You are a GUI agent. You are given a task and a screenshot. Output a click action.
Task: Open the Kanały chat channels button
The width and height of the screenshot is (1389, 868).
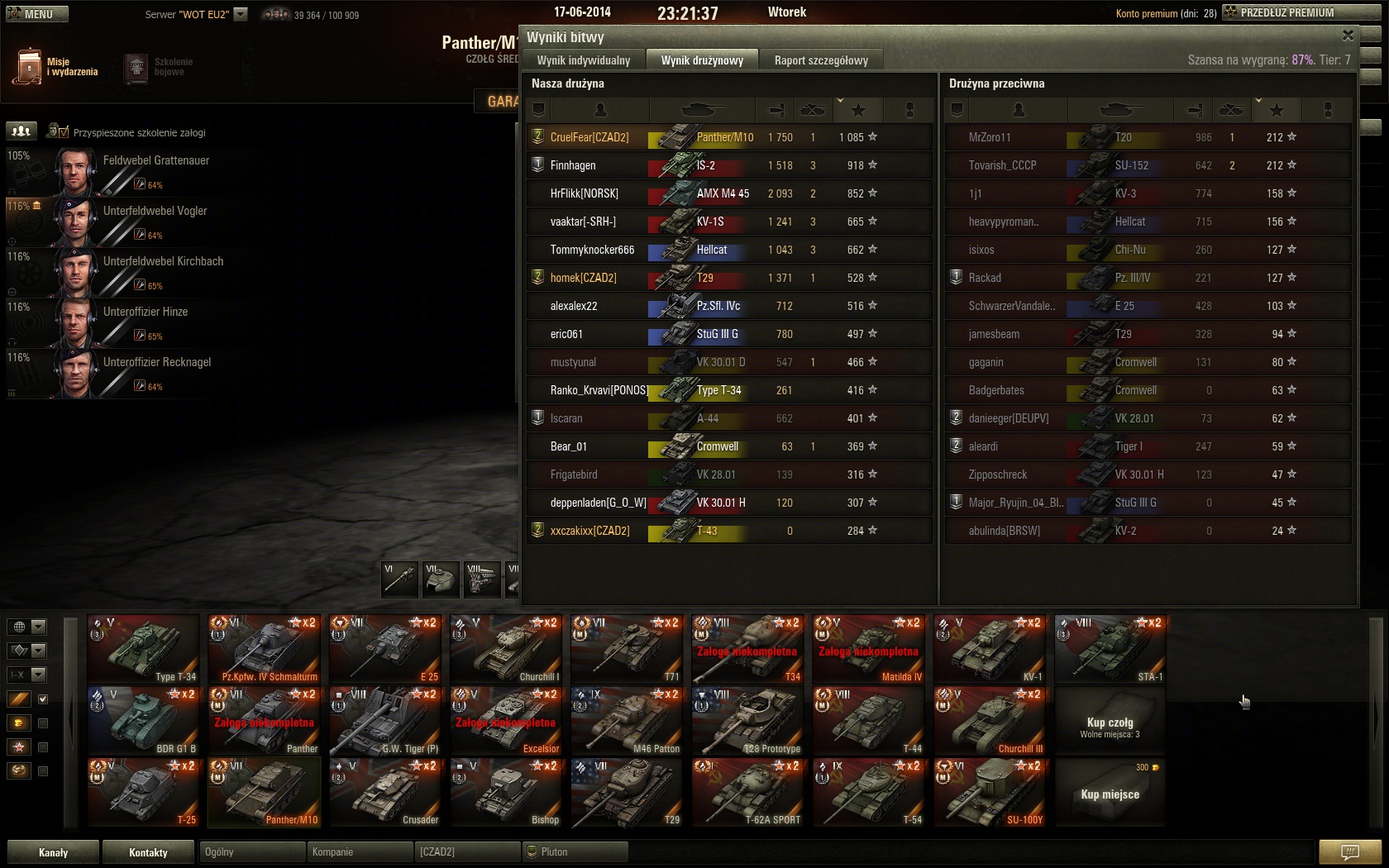coord(54,852)
